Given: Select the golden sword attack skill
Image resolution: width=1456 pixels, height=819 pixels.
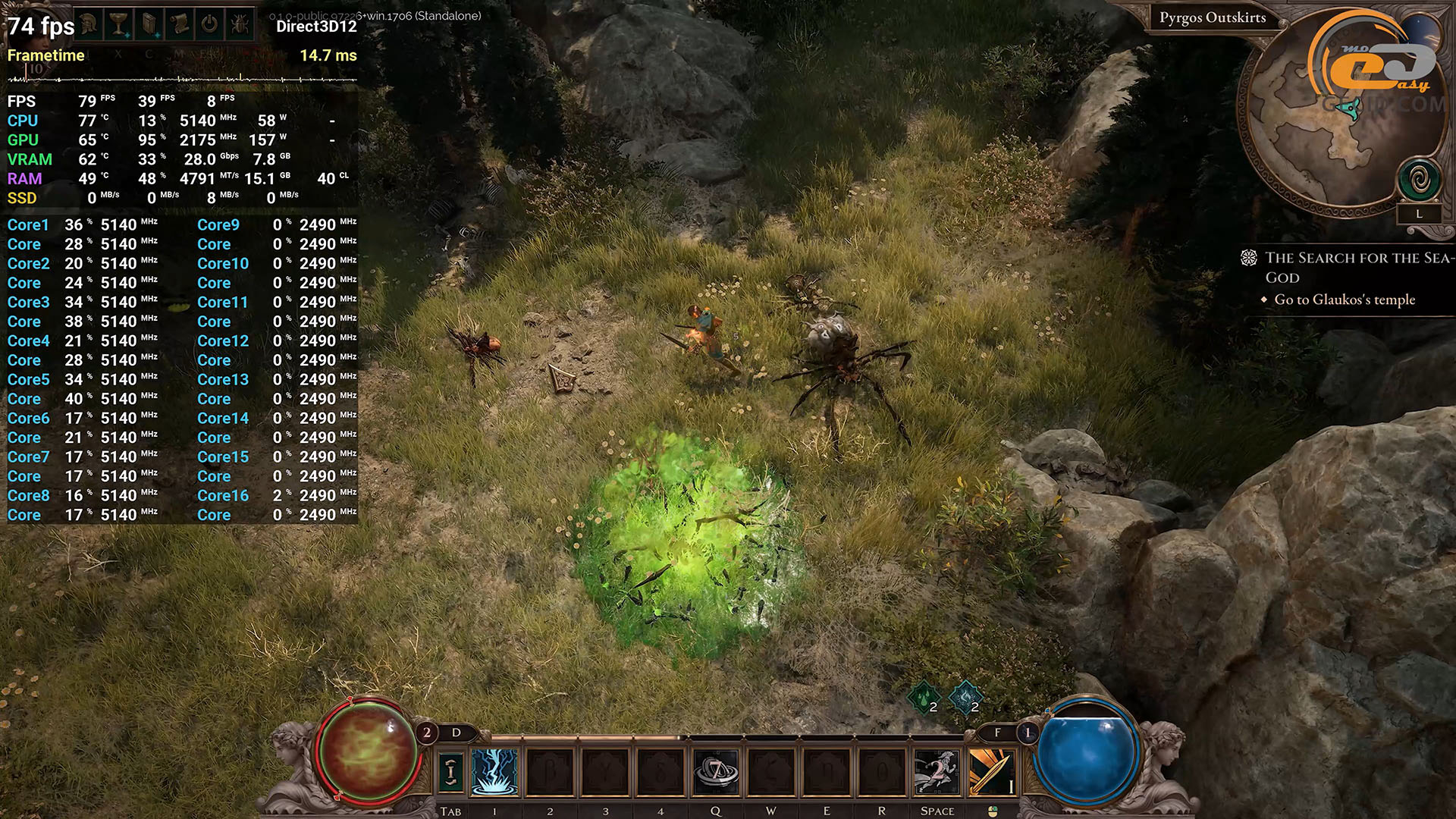Looking at the screenshot, I should (992, 772).
